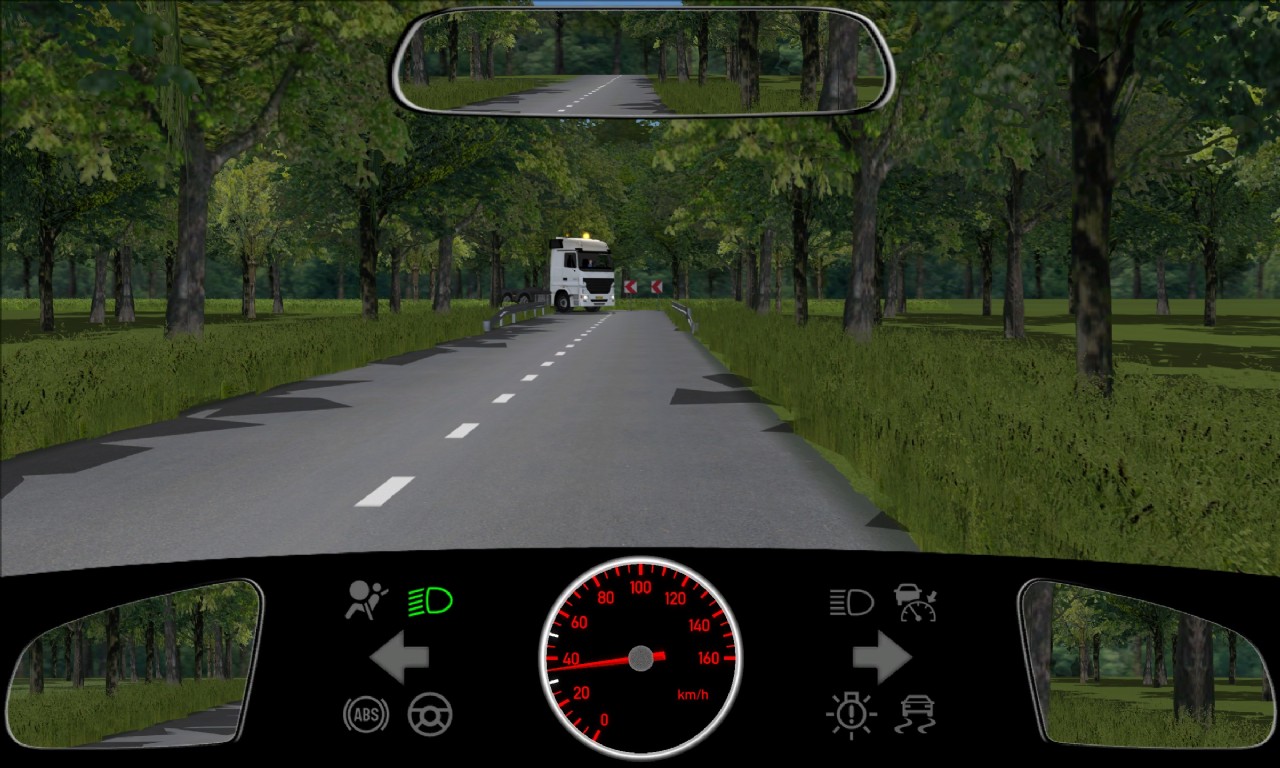Viewport: 1280px width, 768px height.
Task: Click the right side mirror
Action: 1146,663
